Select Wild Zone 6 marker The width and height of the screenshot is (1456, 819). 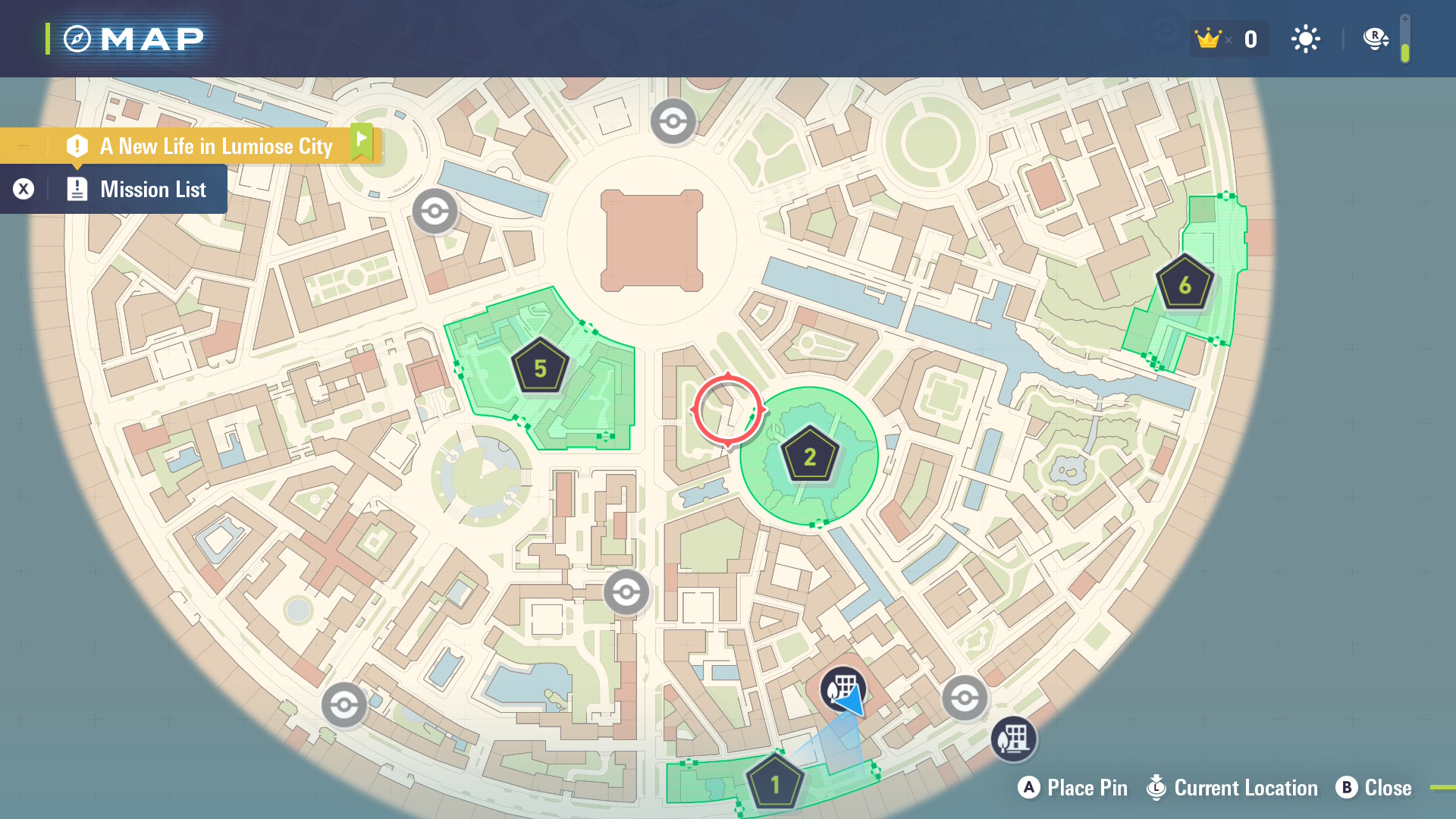1185,284
